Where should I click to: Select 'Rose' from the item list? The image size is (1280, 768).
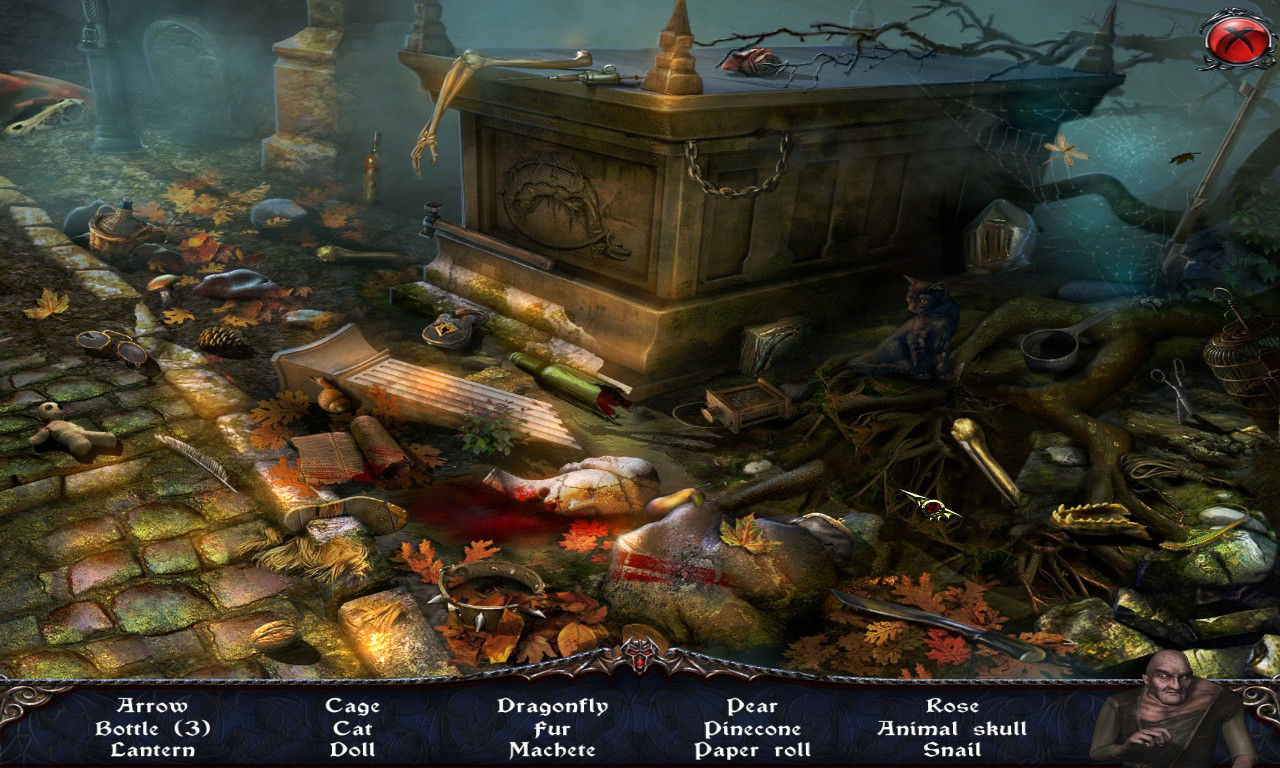tap(952, 706)
